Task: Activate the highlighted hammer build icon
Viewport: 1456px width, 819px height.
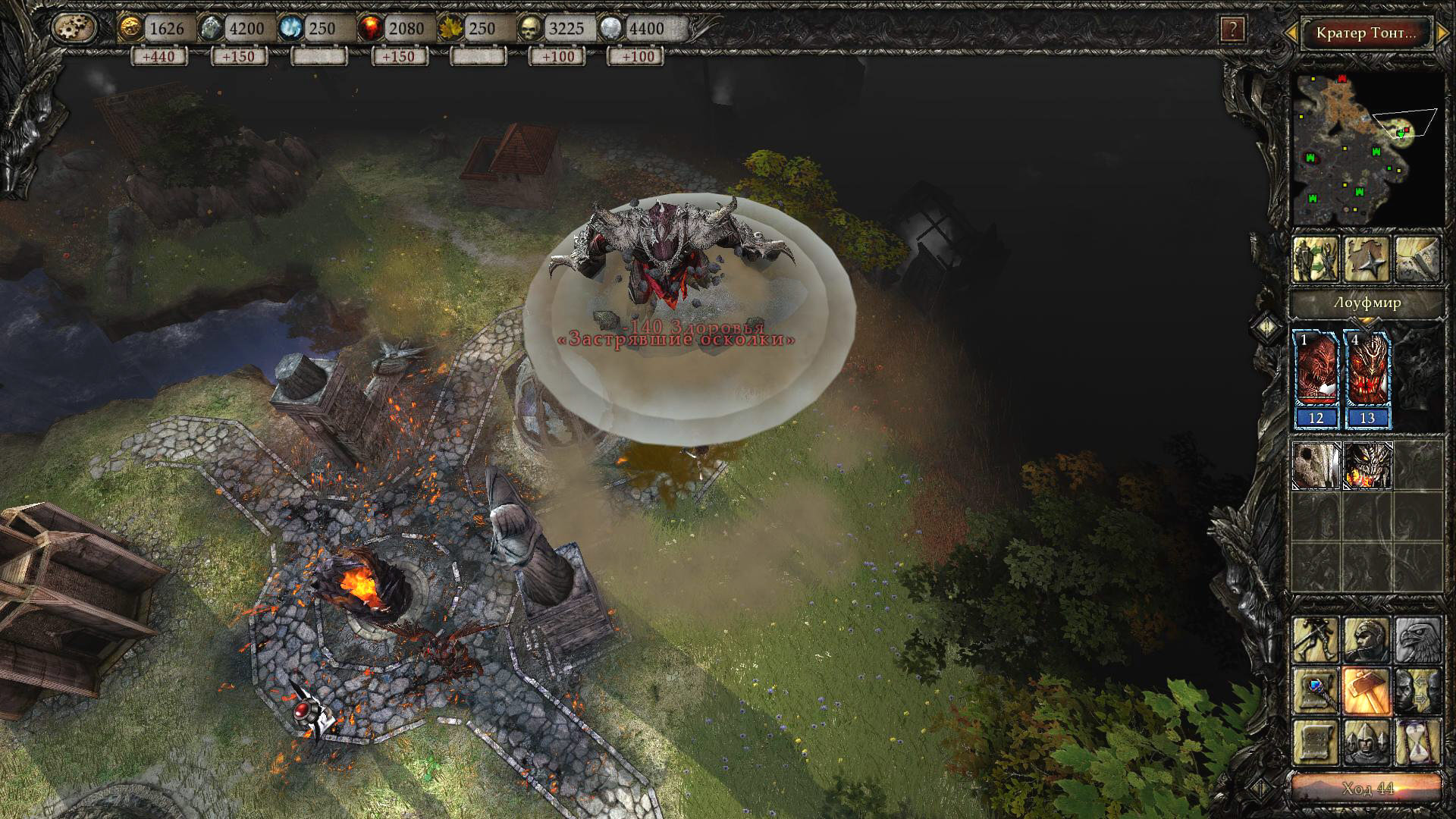Action: pyautogui.click(x=1367, y=691)
